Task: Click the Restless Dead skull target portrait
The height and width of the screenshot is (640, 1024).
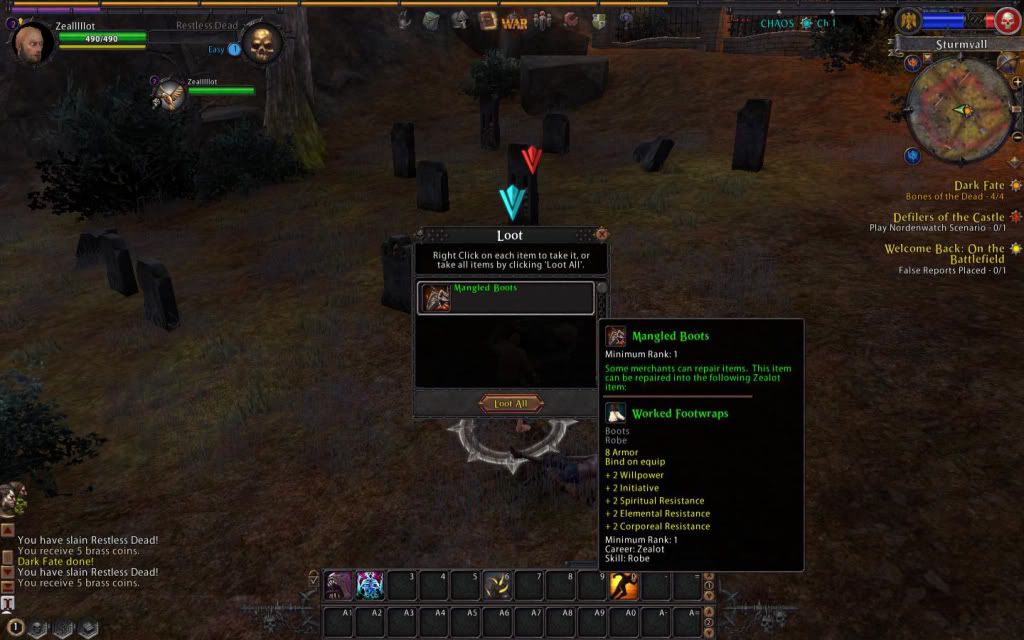Action: click(262, 44)
